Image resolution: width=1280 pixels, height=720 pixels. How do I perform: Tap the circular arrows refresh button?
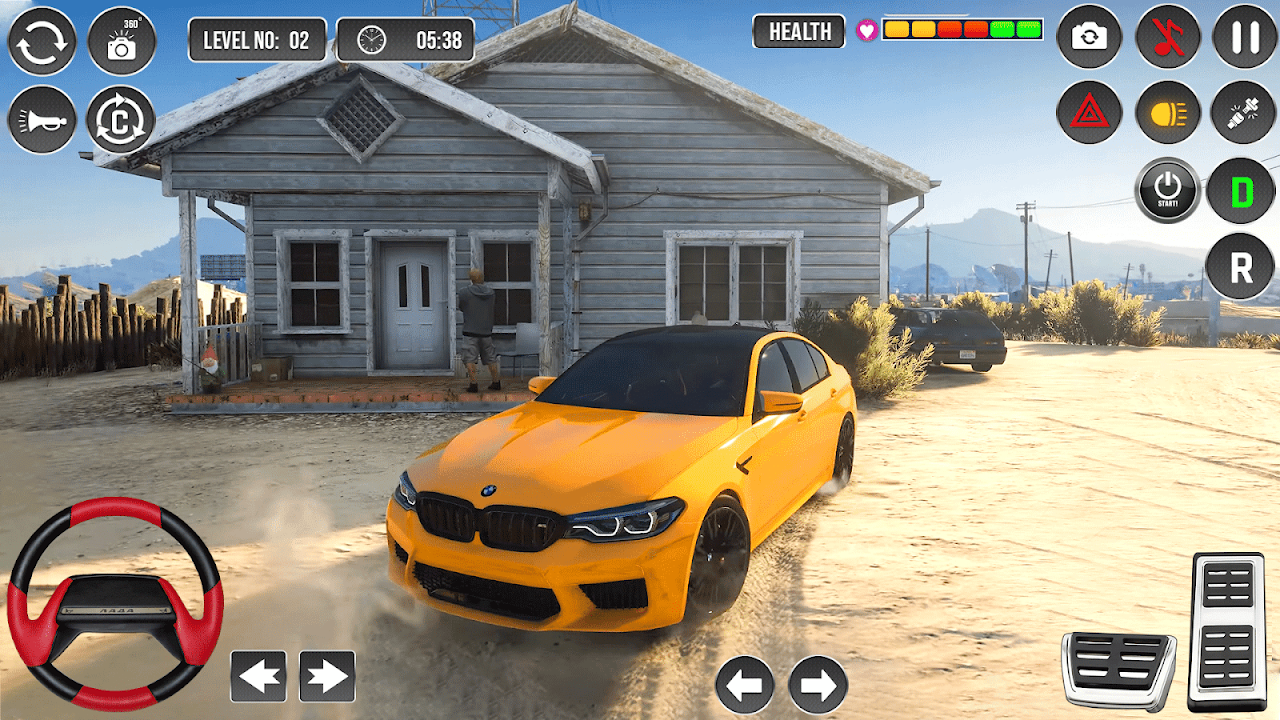point(42,41)
